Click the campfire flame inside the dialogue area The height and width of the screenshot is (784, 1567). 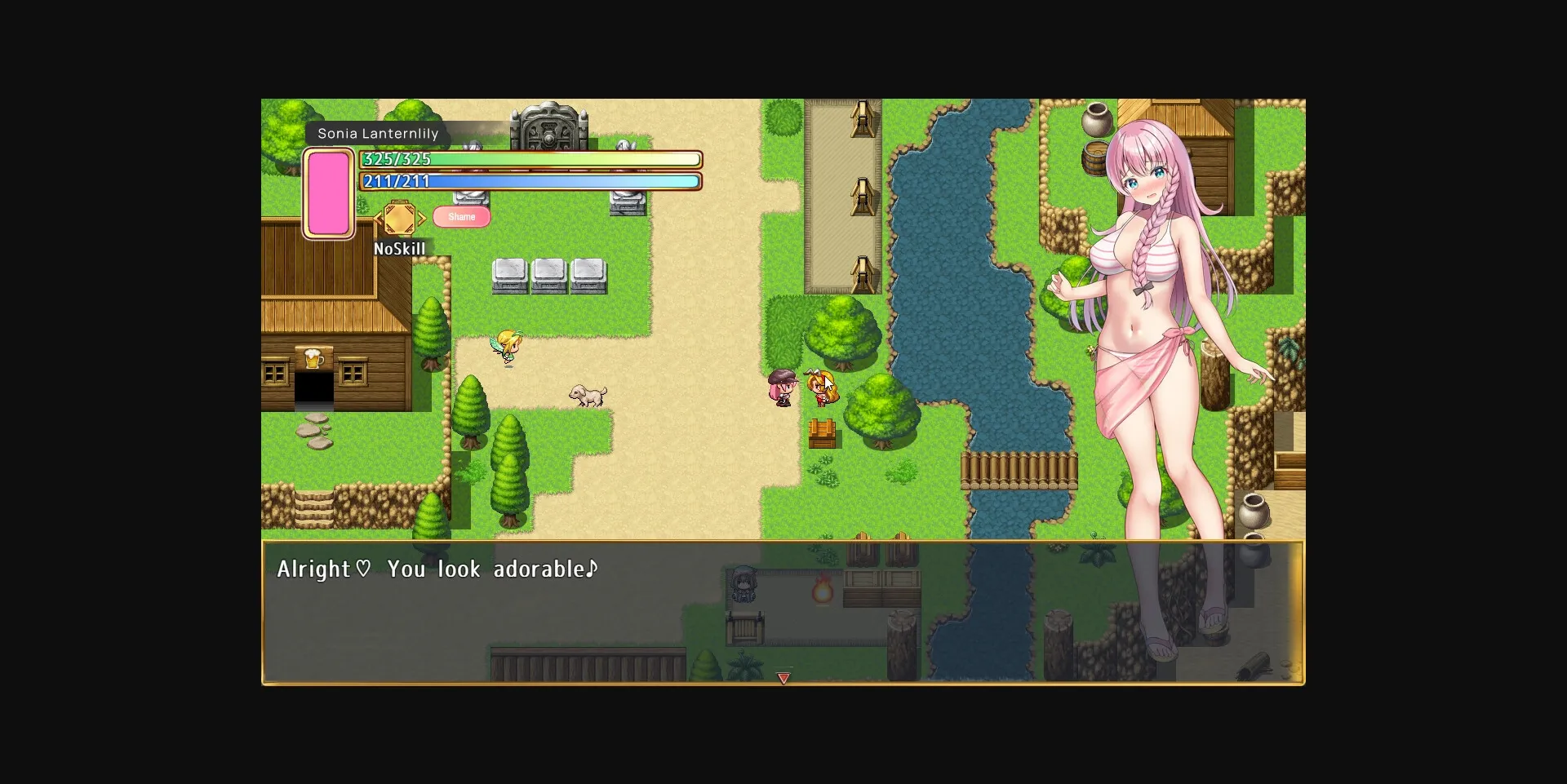pos(823,590)
